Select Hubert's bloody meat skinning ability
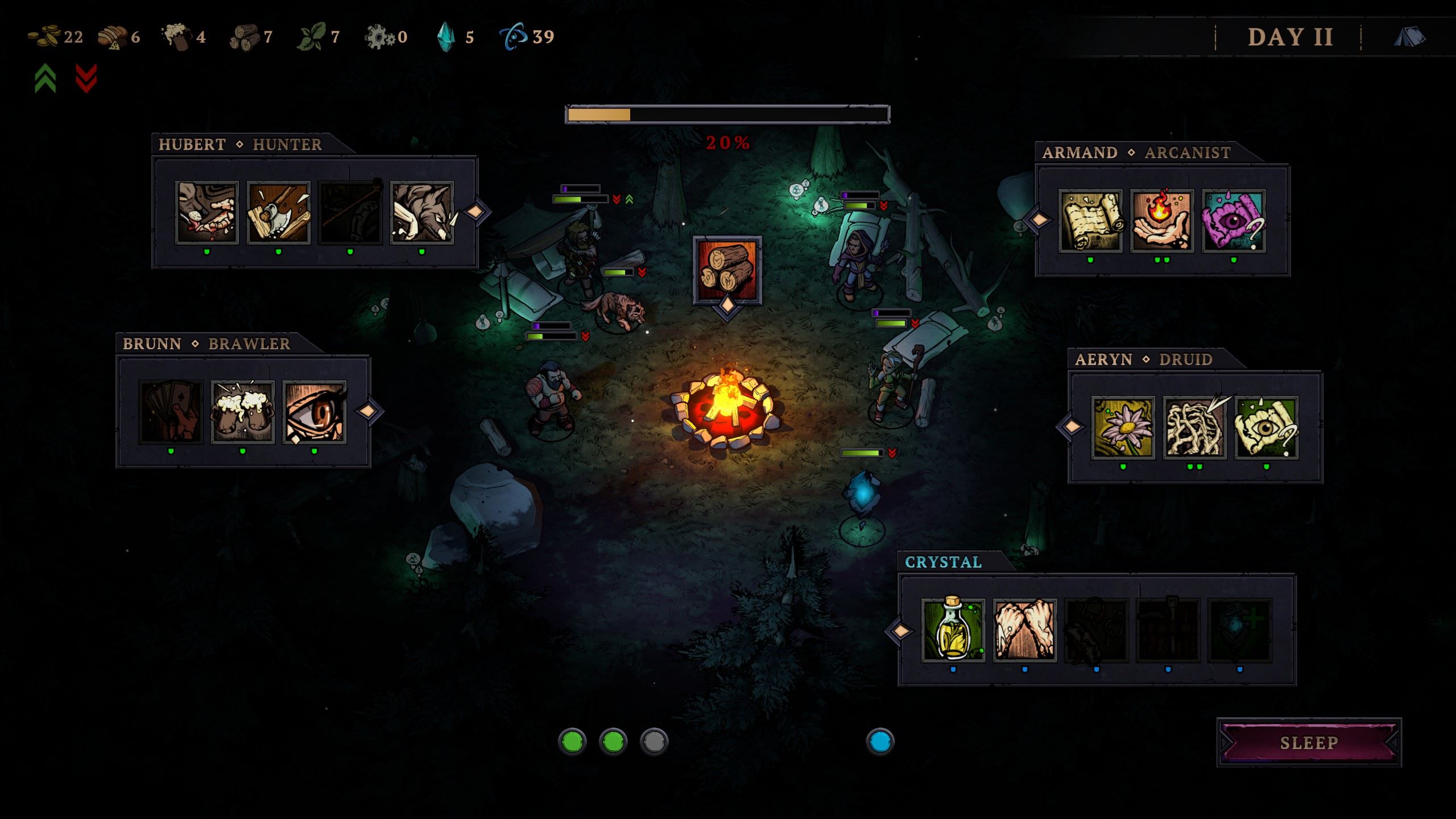The width and height of the screenshot is (1456, 819). click(207, 213)
